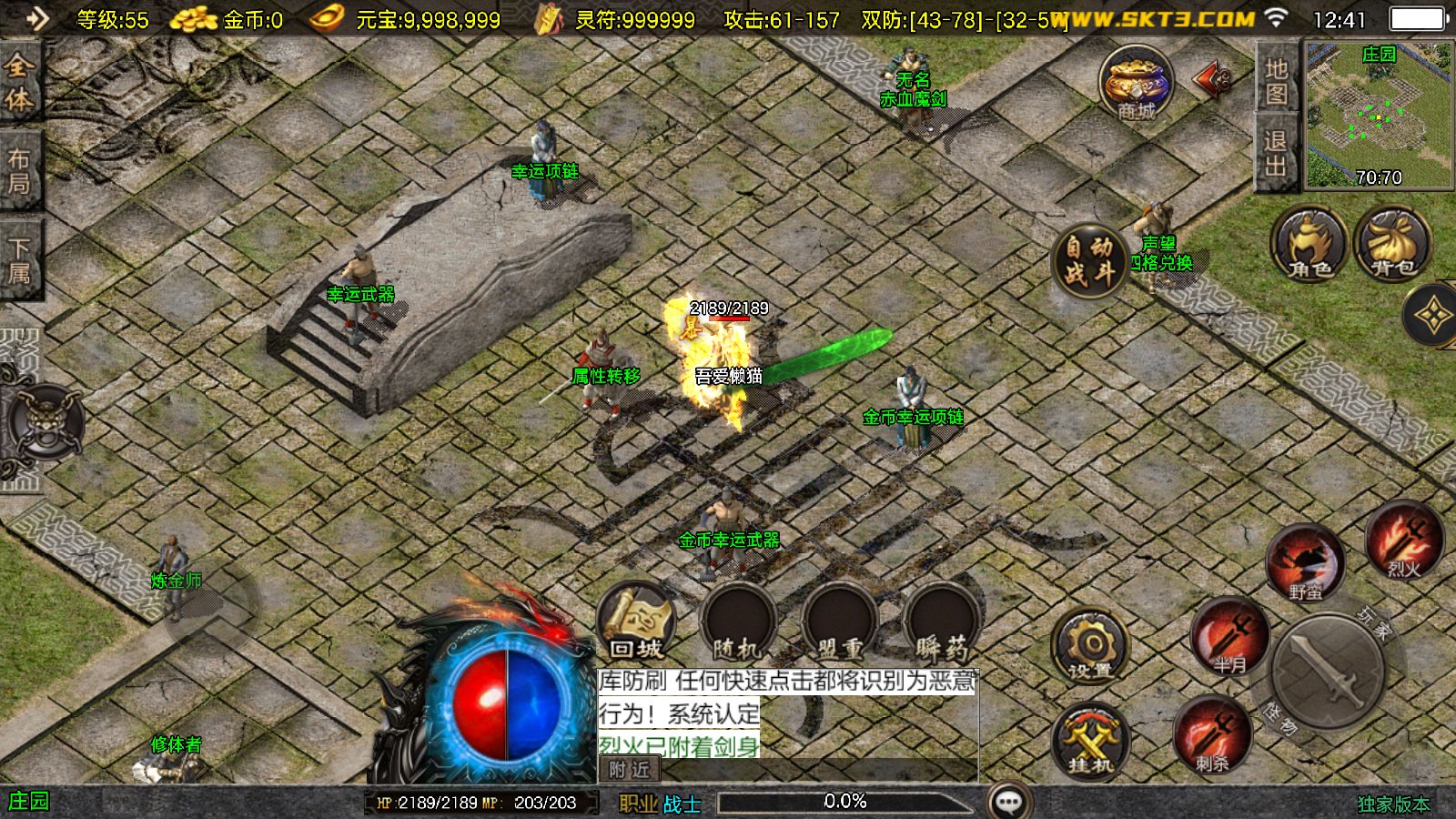
Task: Cast the 烈火 skill
Action: pyautogui.click(x=1403, y=541)
